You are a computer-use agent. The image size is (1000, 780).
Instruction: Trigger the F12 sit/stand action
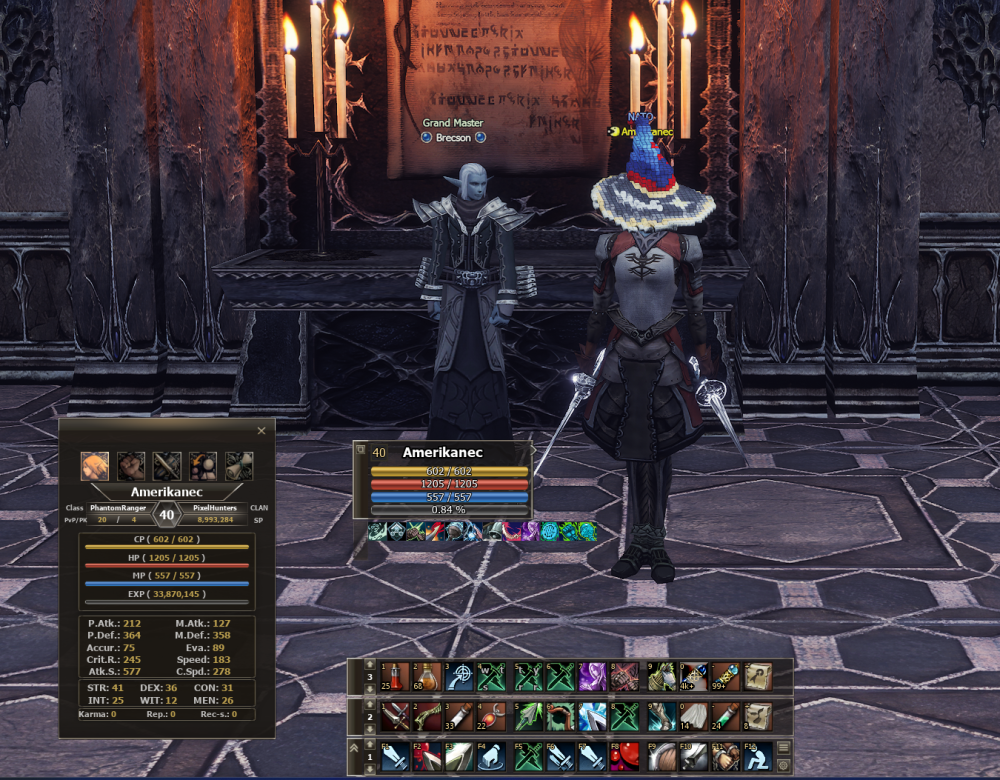tap(757, 756)
